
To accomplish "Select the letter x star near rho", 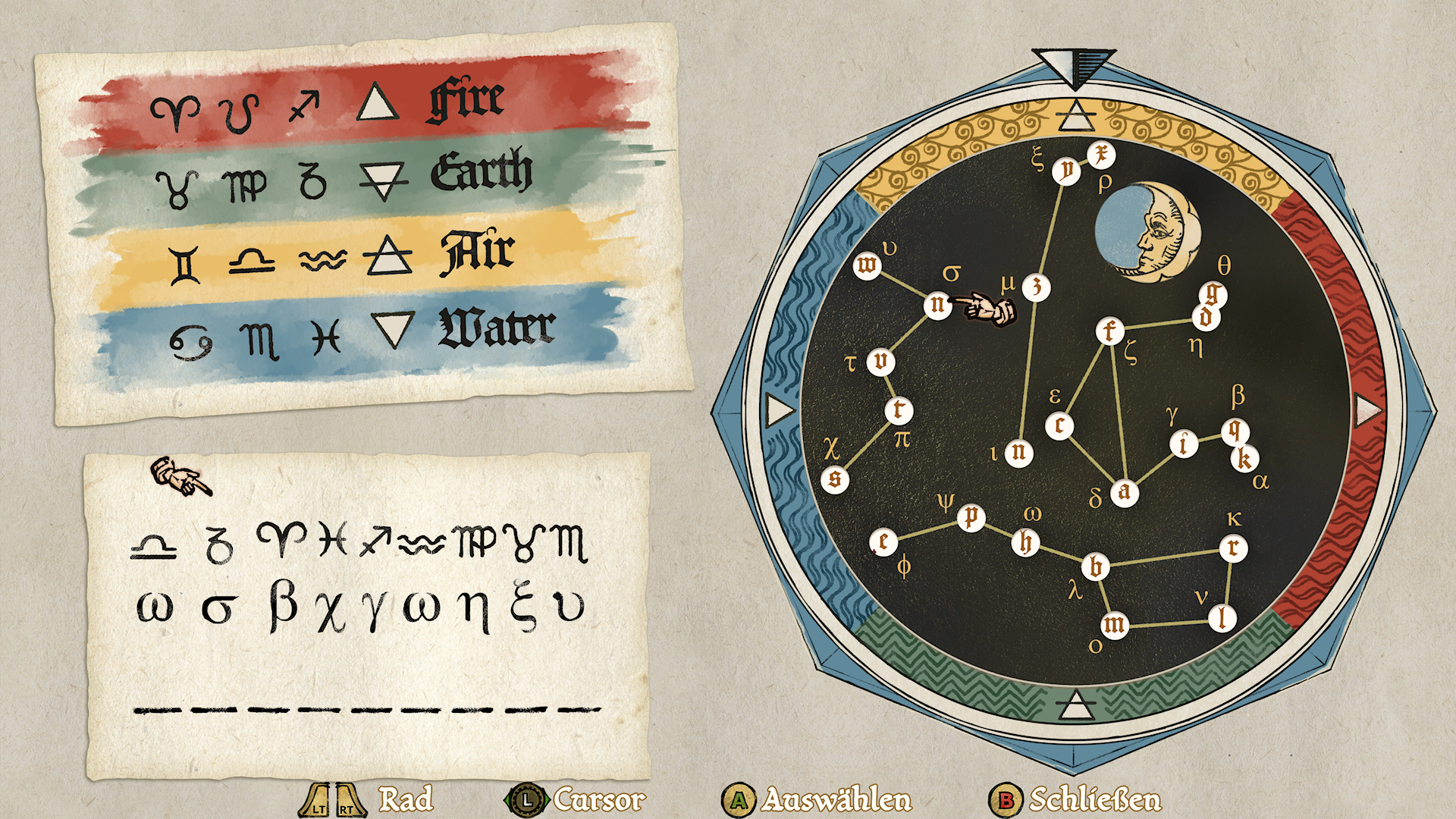I will coord(1100,155).
